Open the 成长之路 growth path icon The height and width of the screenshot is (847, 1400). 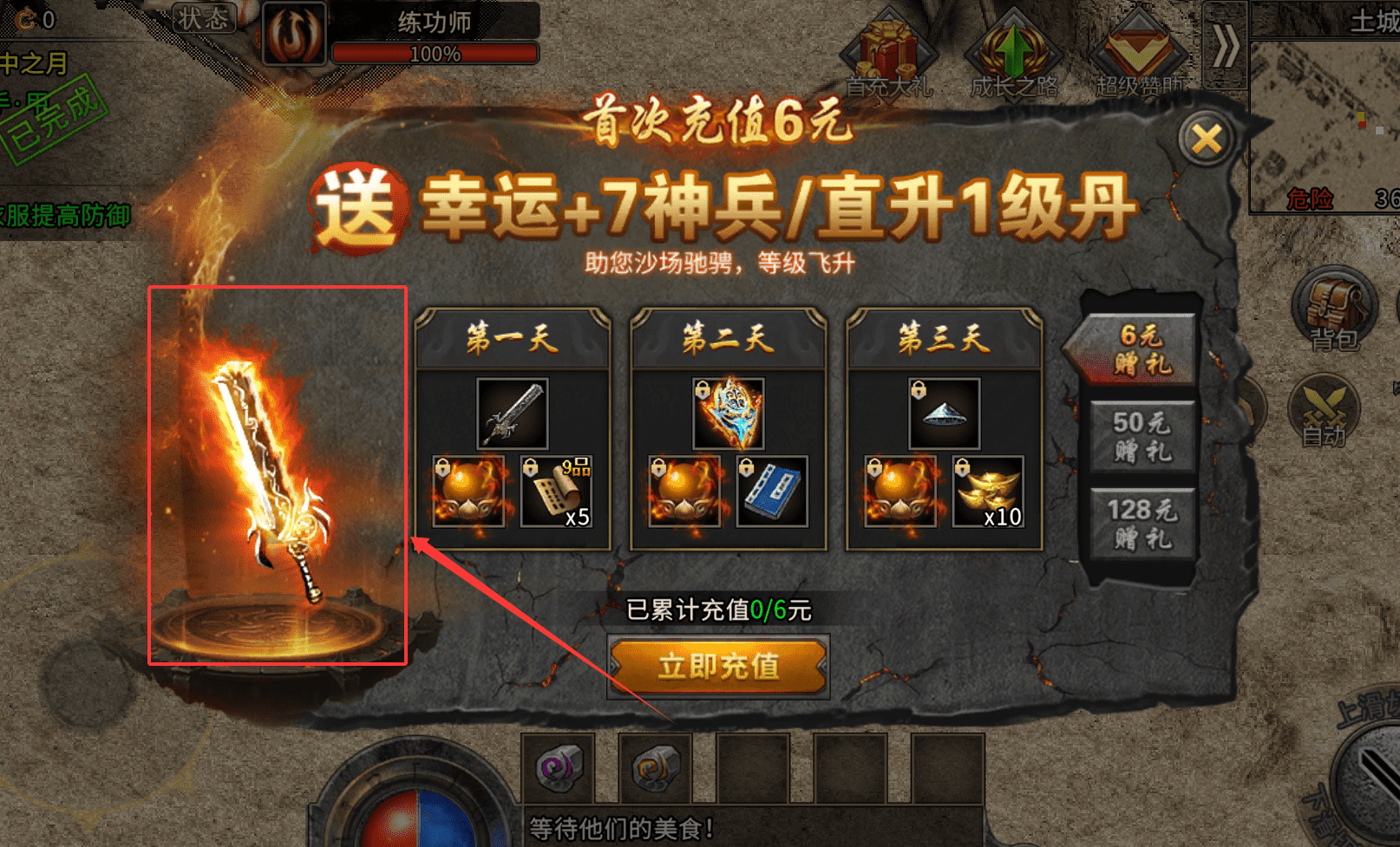[x=1013, y=54]
